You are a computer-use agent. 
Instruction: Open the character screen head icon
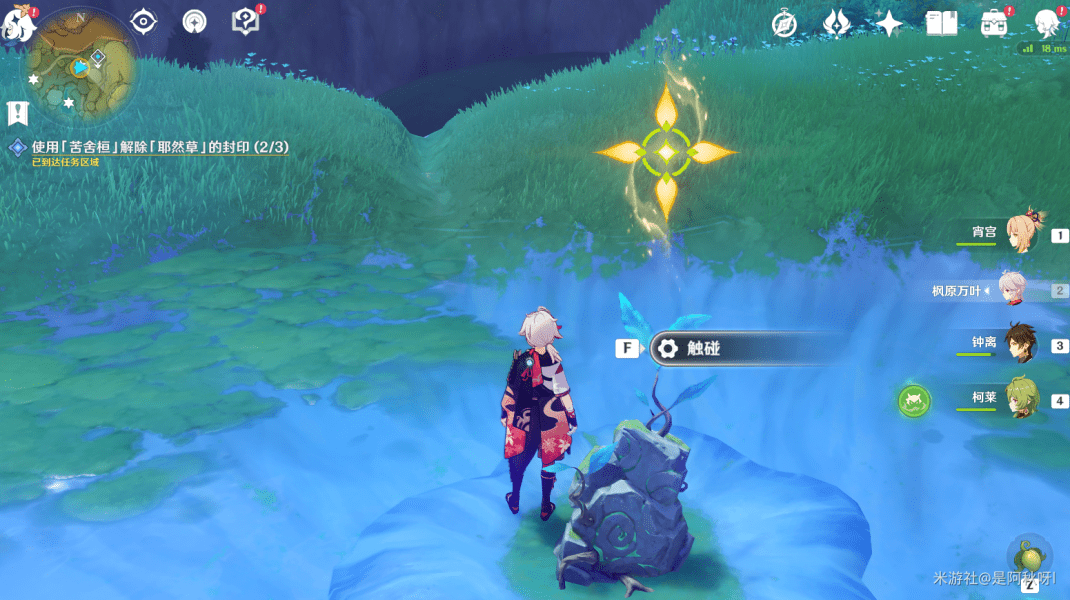point(1046,22)
